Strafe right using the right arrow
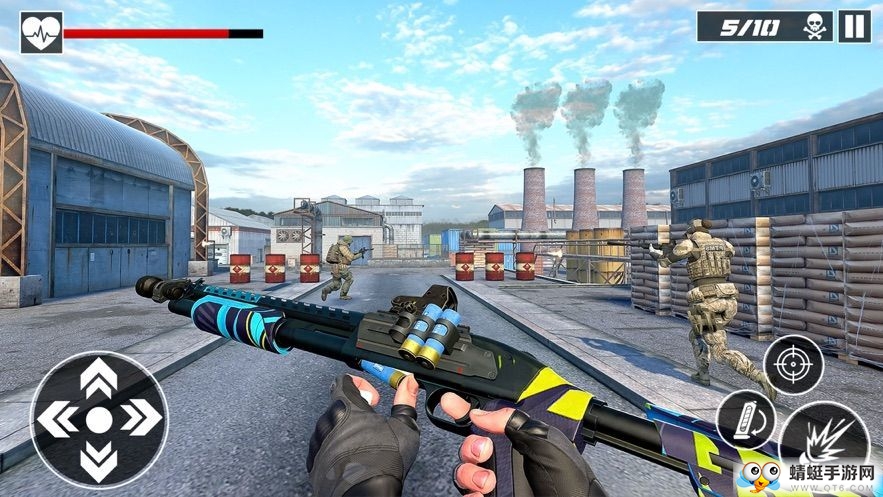This screenshot has height=497, width=883. click(141, 419)
